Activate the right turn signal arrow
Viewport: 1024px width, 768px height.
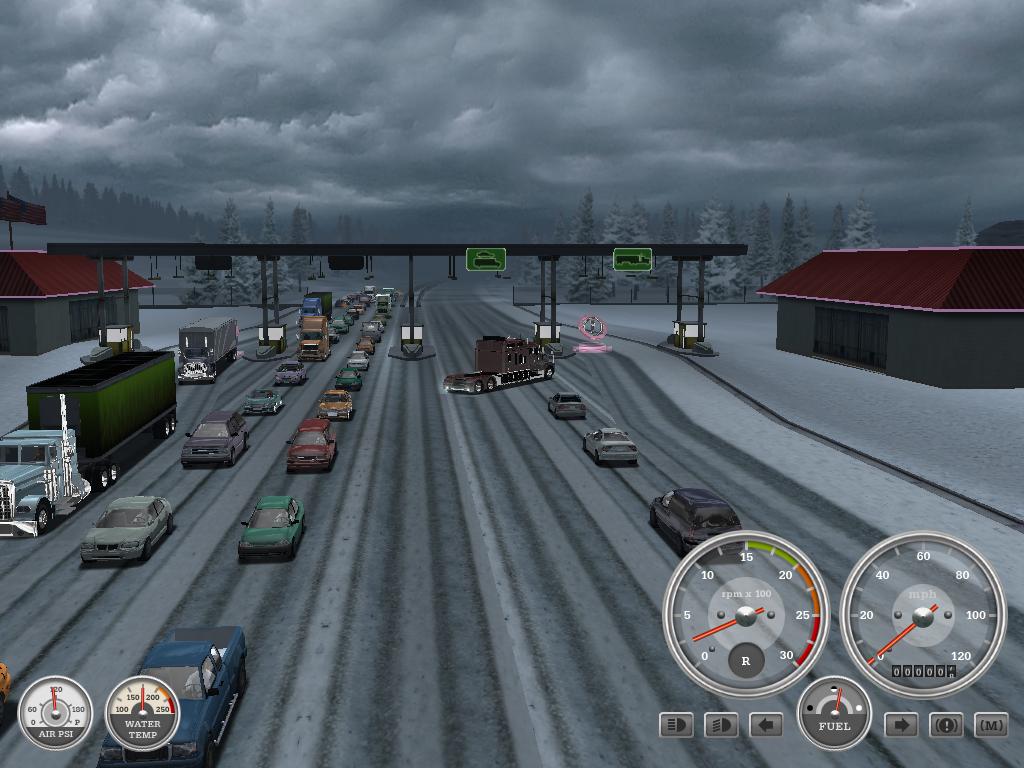901,725
